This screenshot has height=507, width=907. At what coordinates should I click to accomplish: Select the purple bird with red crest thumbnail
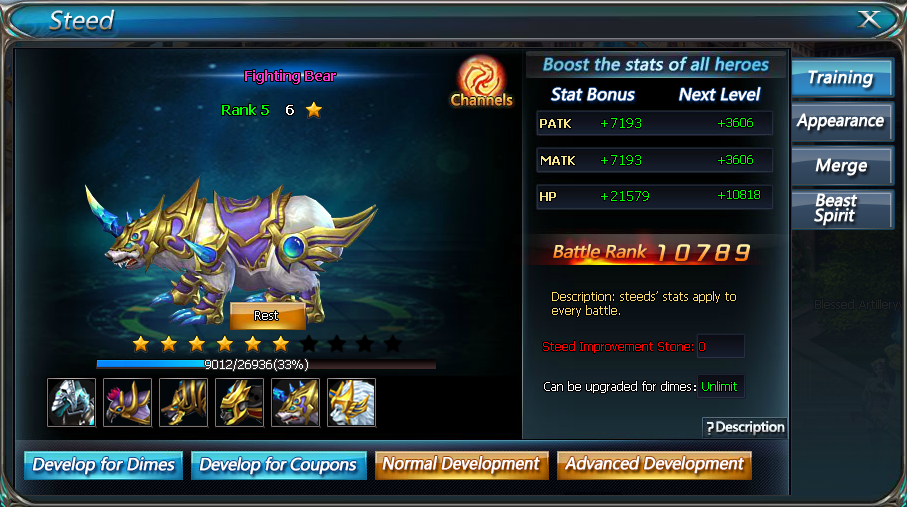[x=128, y=402]
